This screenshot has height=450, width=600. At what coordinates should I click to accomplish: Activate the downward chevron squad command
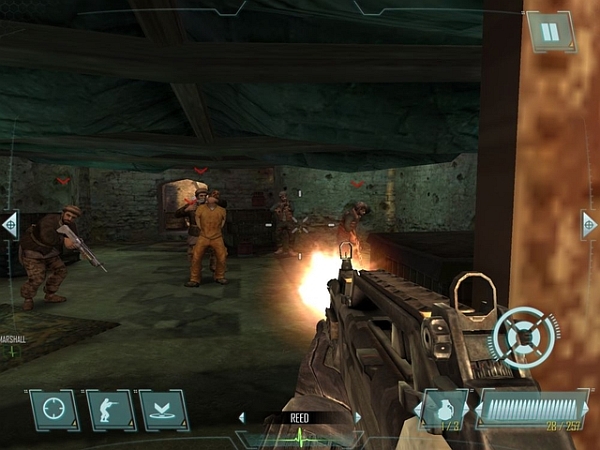tap(164, 410)
